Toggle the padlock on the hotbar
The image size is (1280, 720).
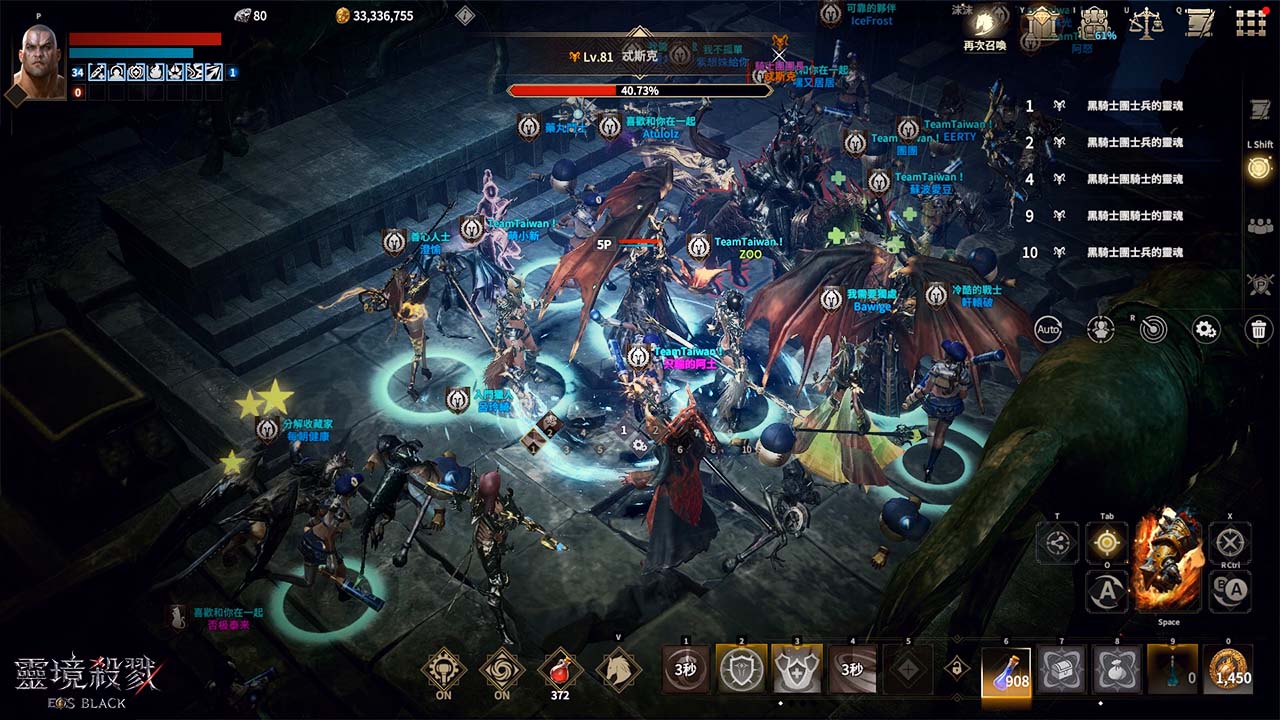click(x=957, y=668)
